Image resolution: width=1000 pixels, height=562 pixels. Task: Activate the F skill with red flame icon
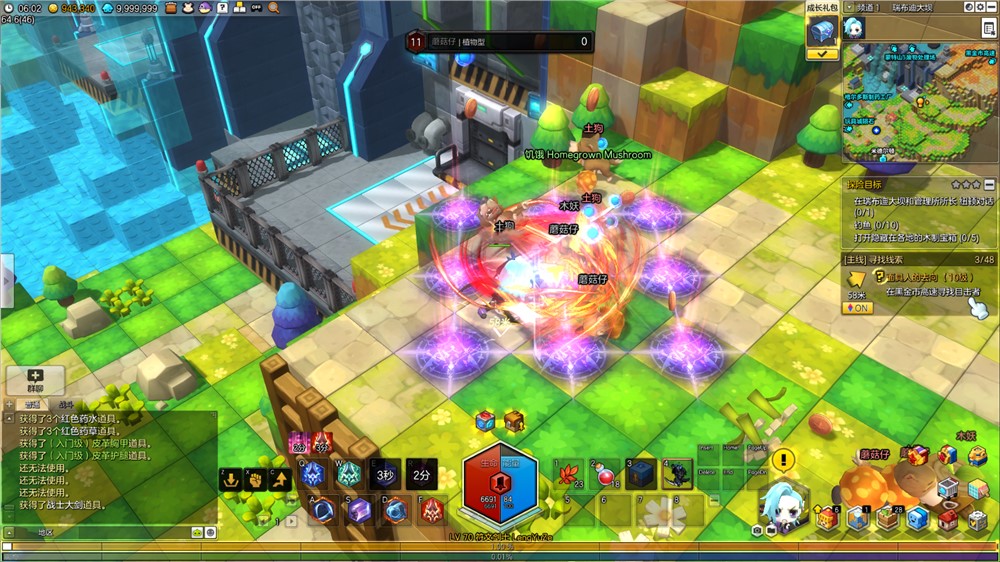click(x=431, y=511)
